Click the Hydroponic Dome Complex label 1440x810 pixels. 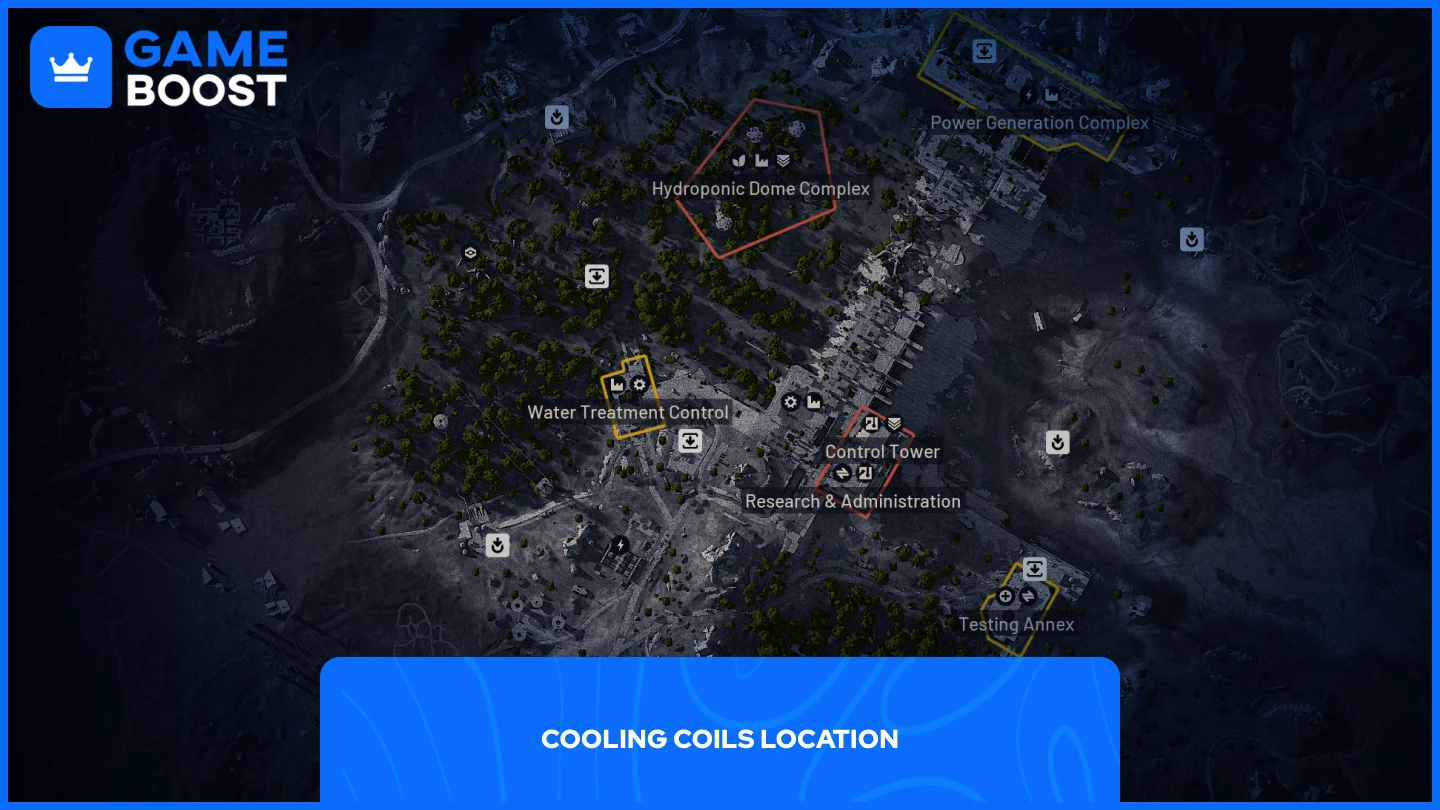pos(761,188)
